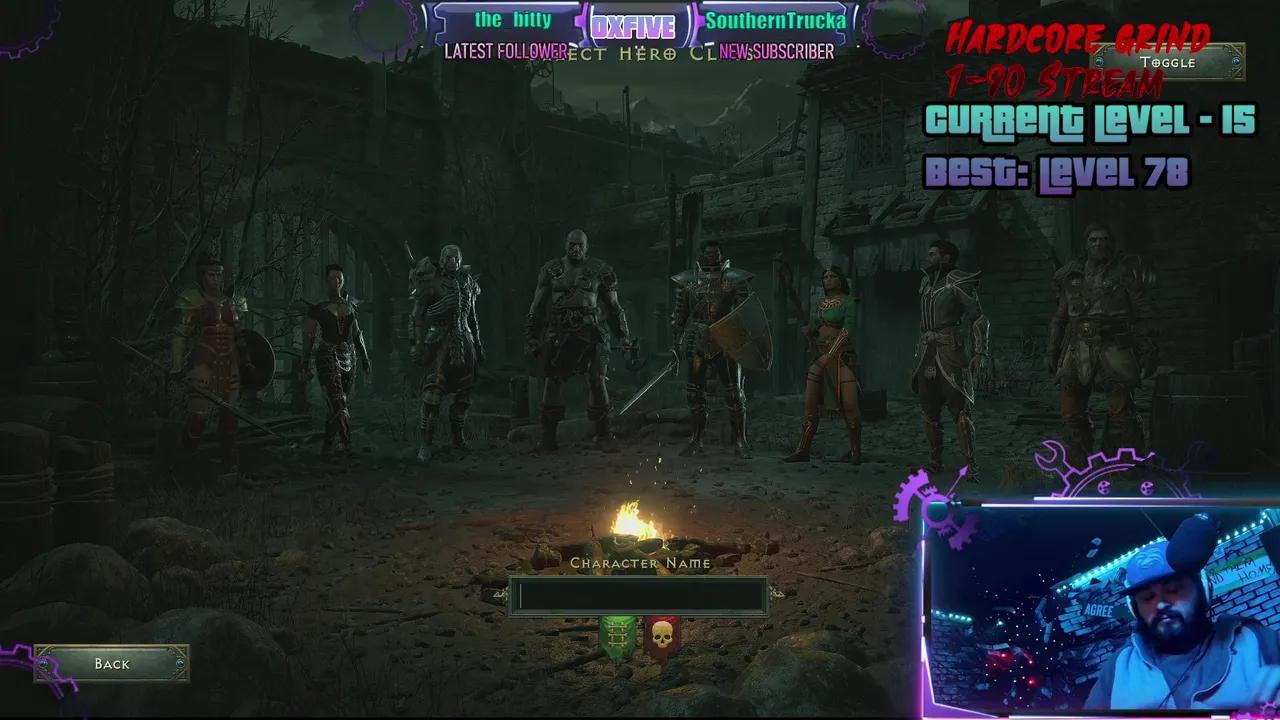Select the hero on the far right
1280x720 pixels.
(x=1090, y=330)
